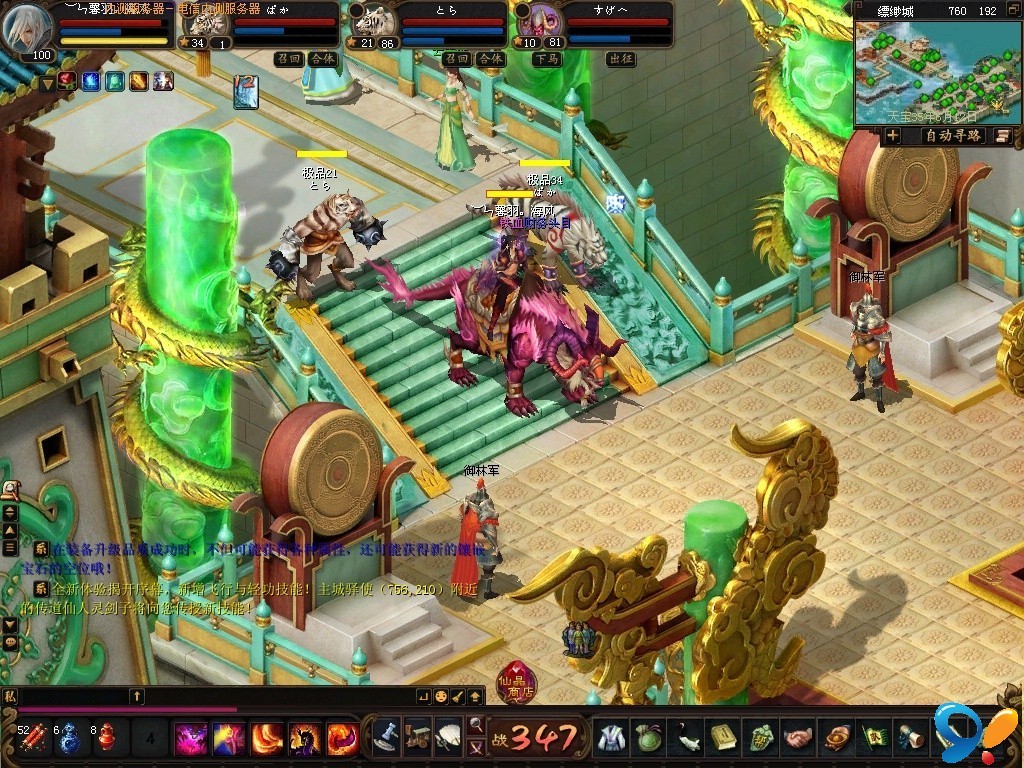The height and width of the screenshot is (768, 1024).
Task: Open the green pouch inventory icon
Action: (x=648, y=738)
